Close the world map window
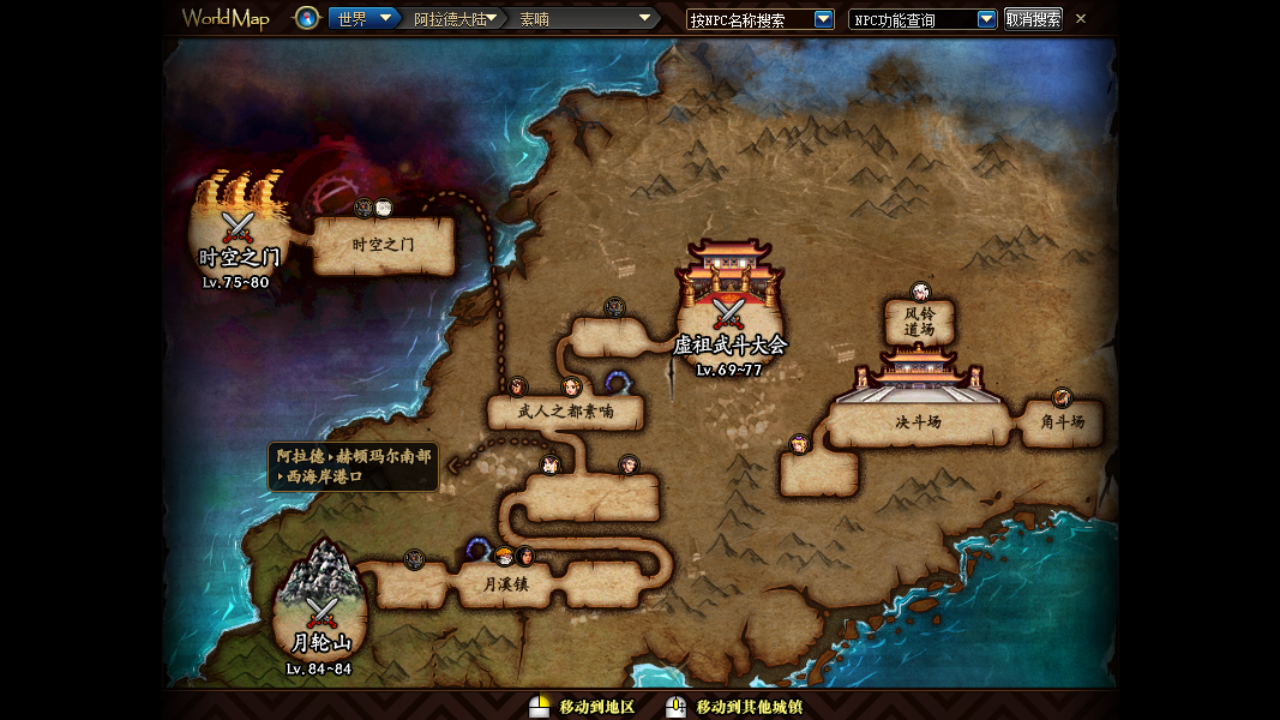This screenshot has width=1280, height=720. click(x=1081, y=18)
